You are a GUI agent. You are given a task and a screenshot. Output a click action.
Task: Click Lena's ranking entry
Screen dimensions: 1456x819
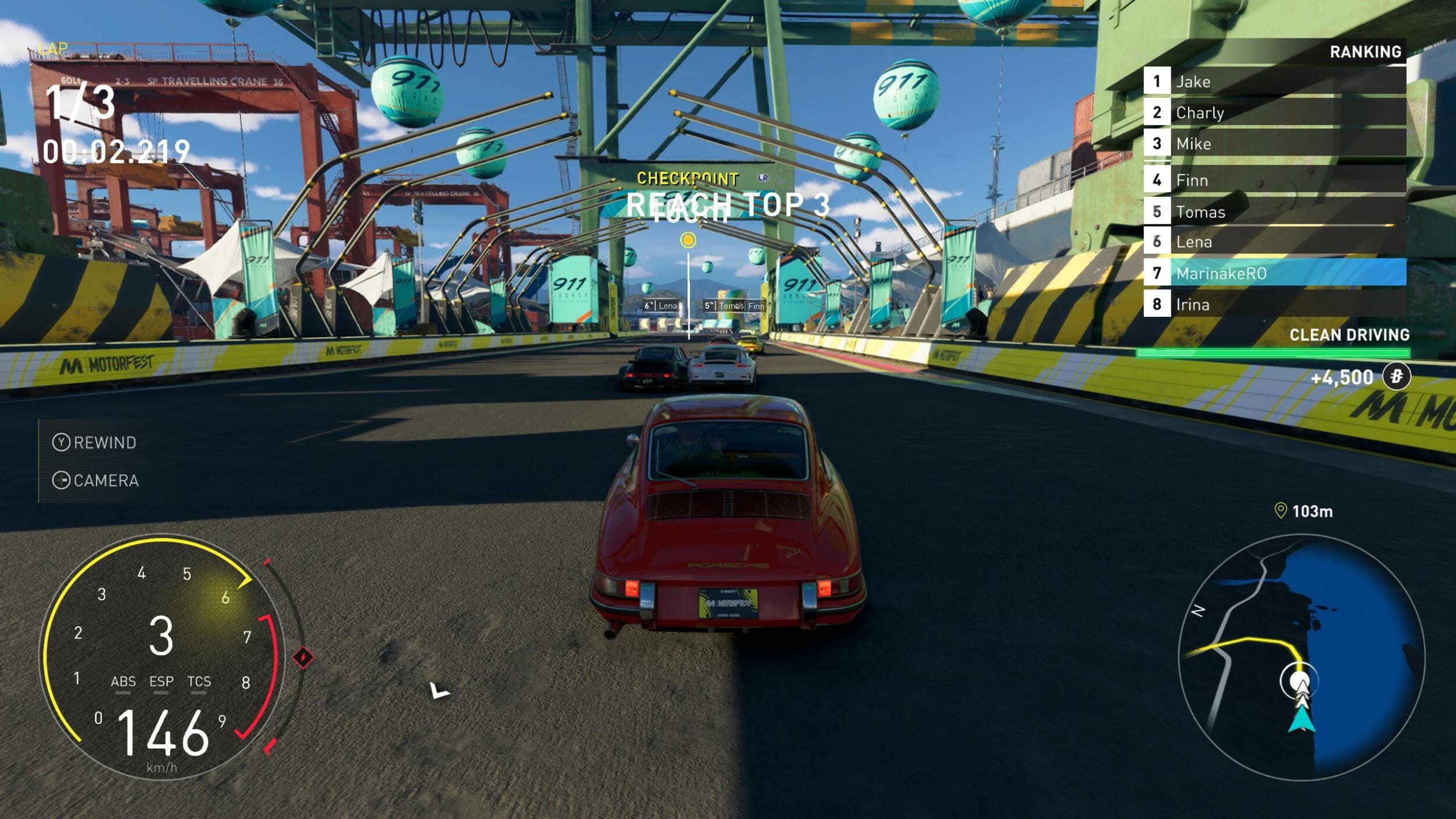[x=1274, y=242]
